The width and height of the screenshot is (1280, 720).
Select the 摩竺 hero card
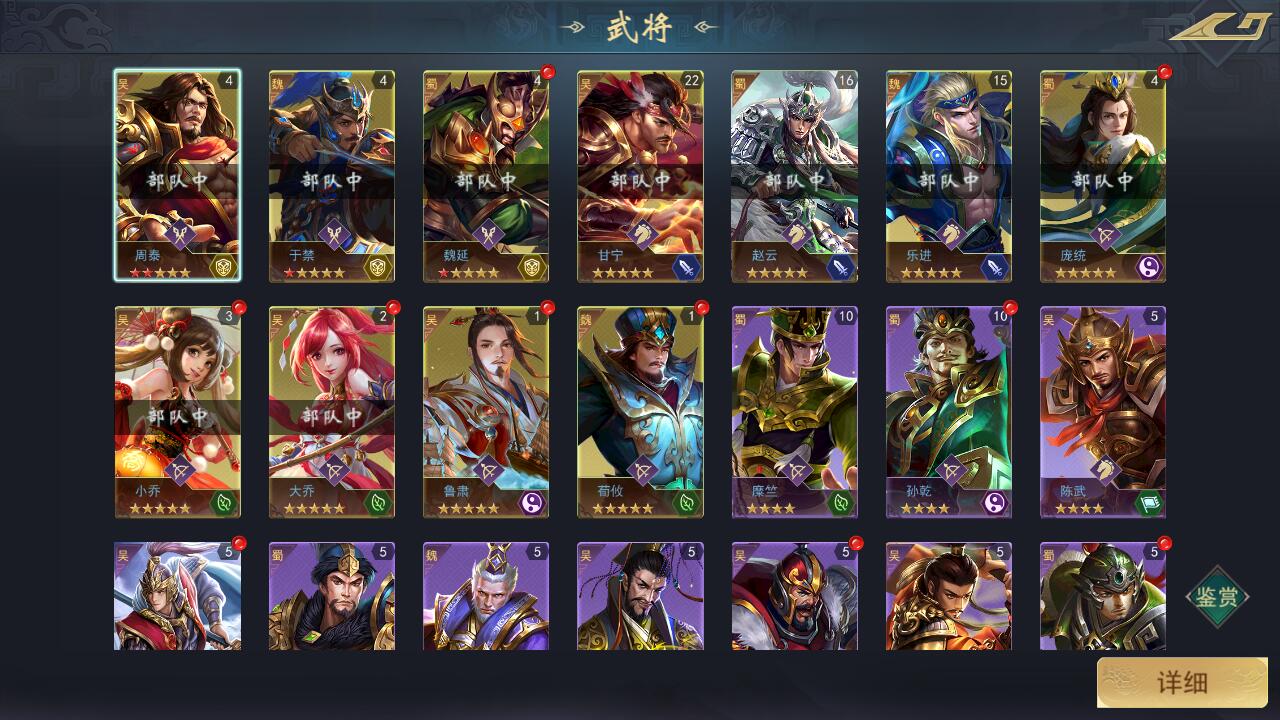coord(794,412)
